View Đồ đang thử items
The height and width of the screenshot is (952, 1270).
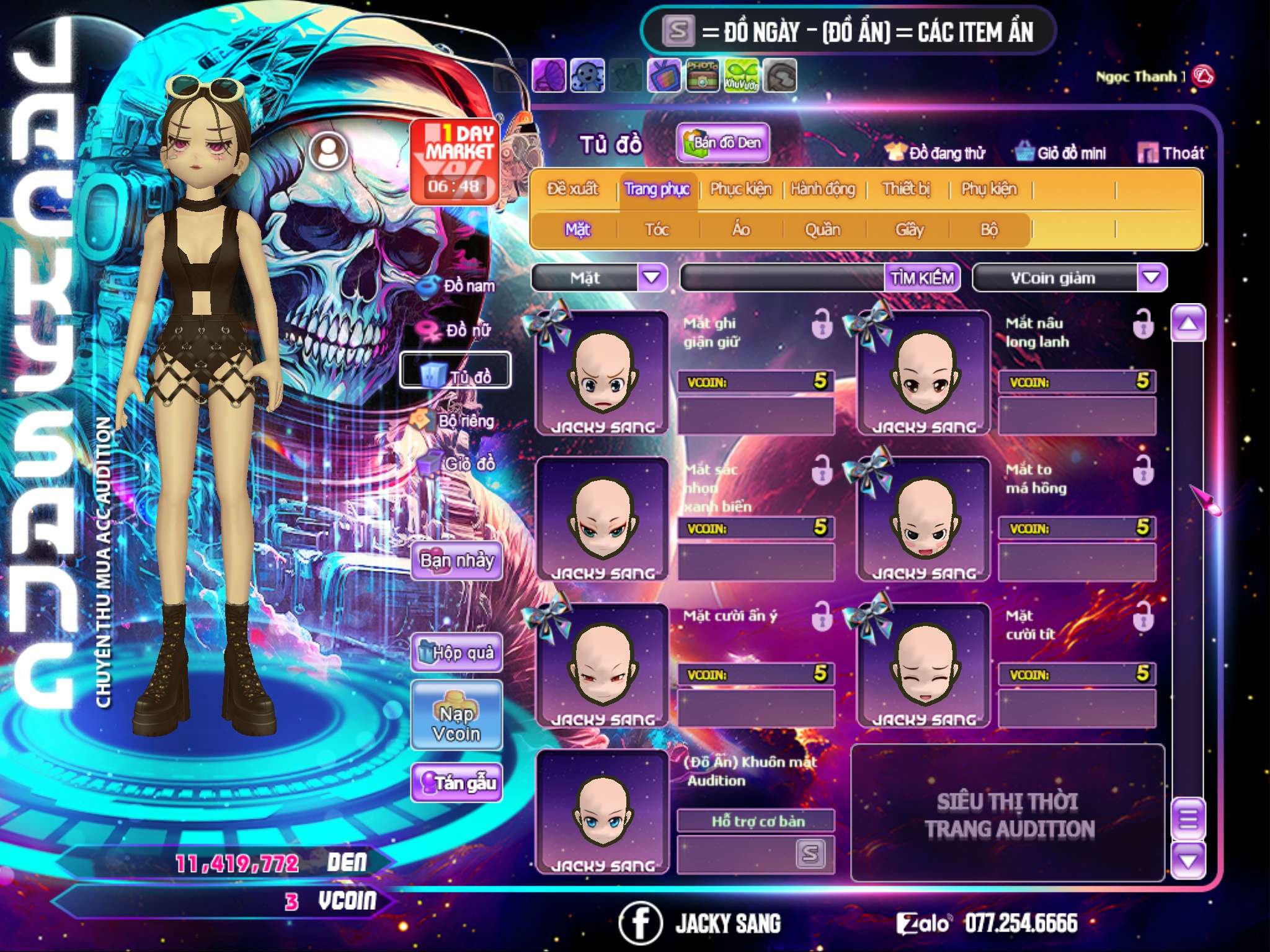click(x=936, y=153)
